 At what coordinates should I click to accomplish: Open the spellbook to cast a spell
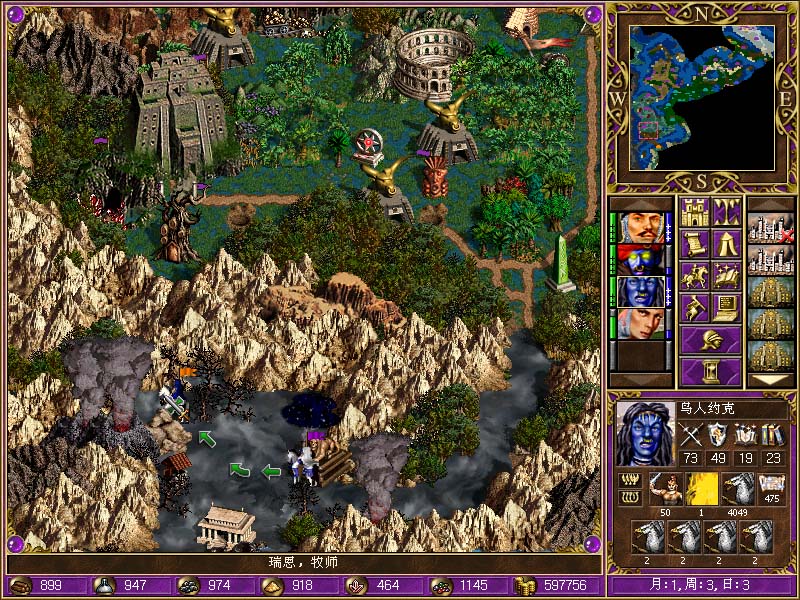[726, 276]
